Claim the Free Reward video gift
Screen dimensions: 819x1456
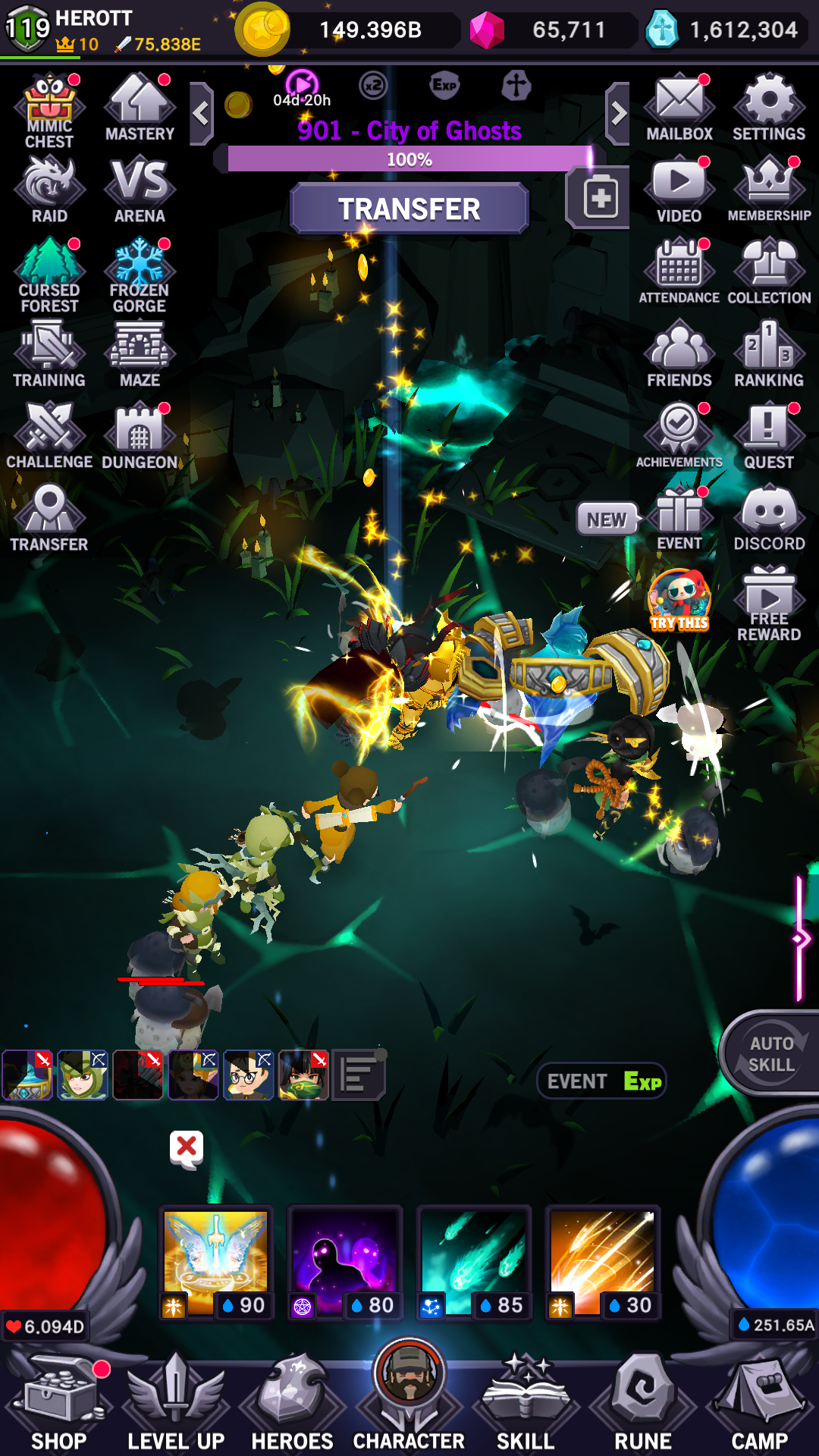pos(769,604)
